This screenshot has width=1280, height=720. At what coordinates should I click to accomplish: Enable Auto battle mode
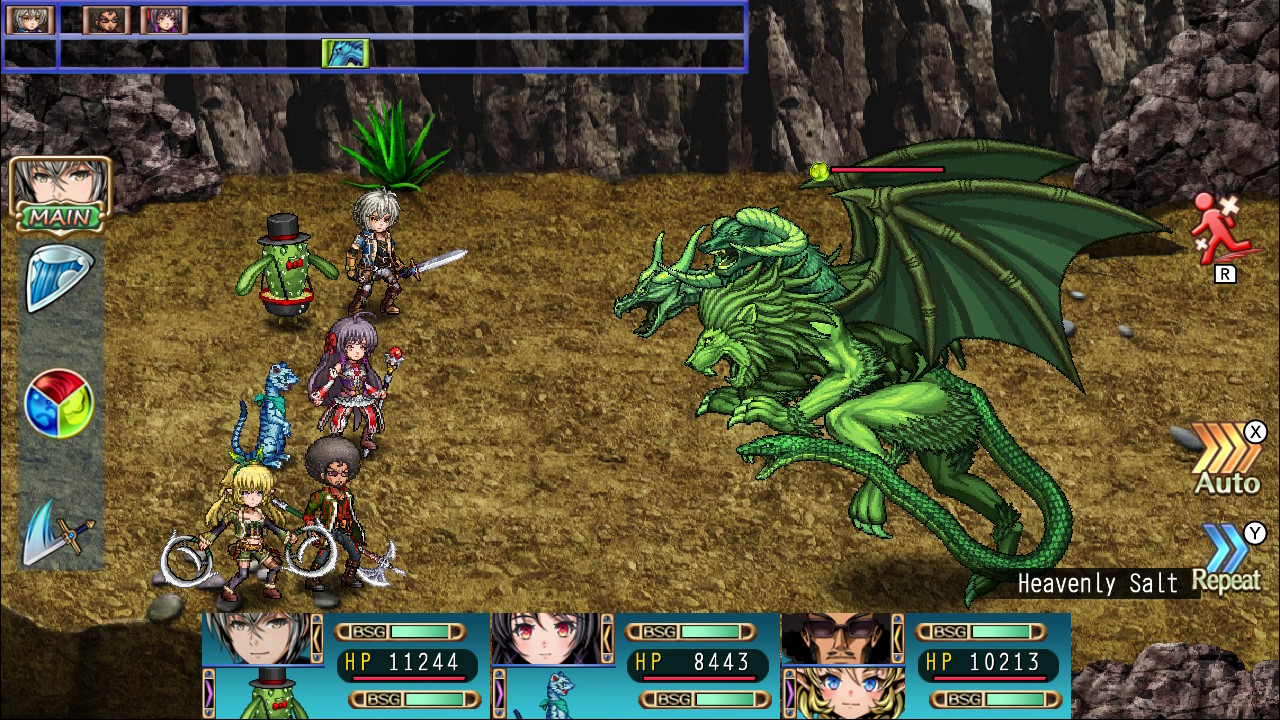(1226, 484)
